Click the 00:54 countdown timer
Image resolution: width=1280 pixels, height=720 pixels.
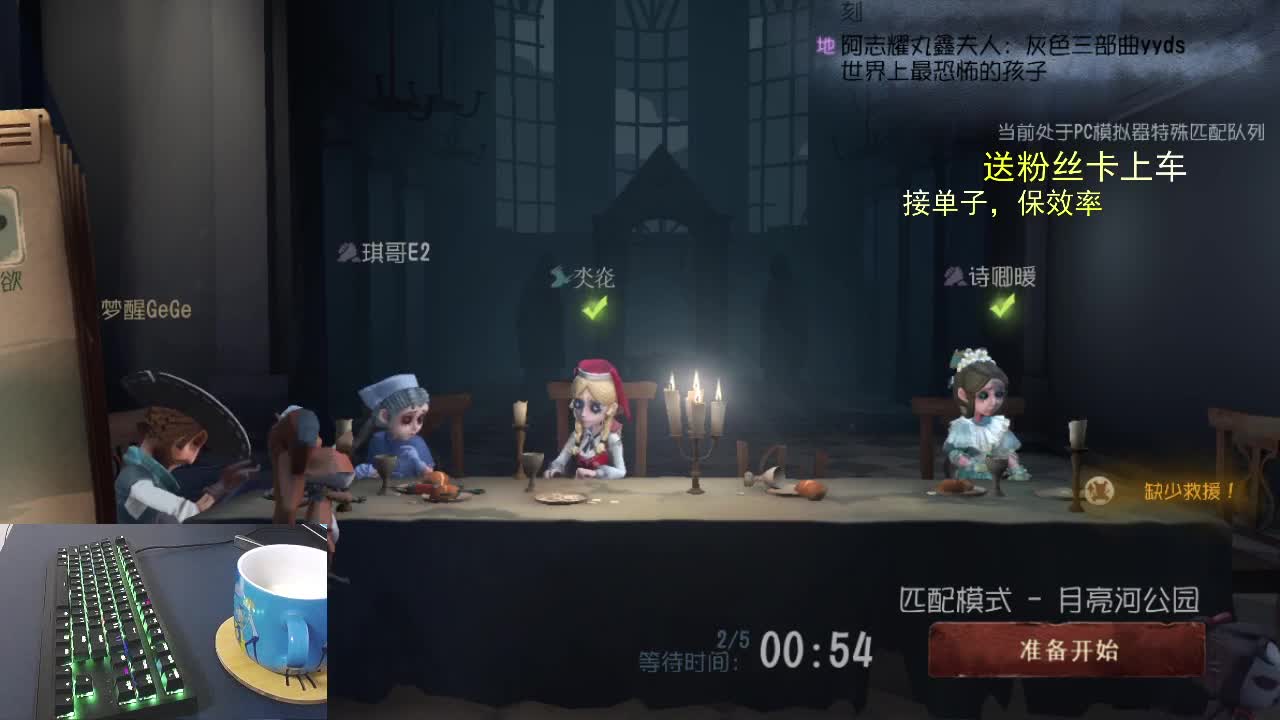pyautogui.click(x=815, y=650)
